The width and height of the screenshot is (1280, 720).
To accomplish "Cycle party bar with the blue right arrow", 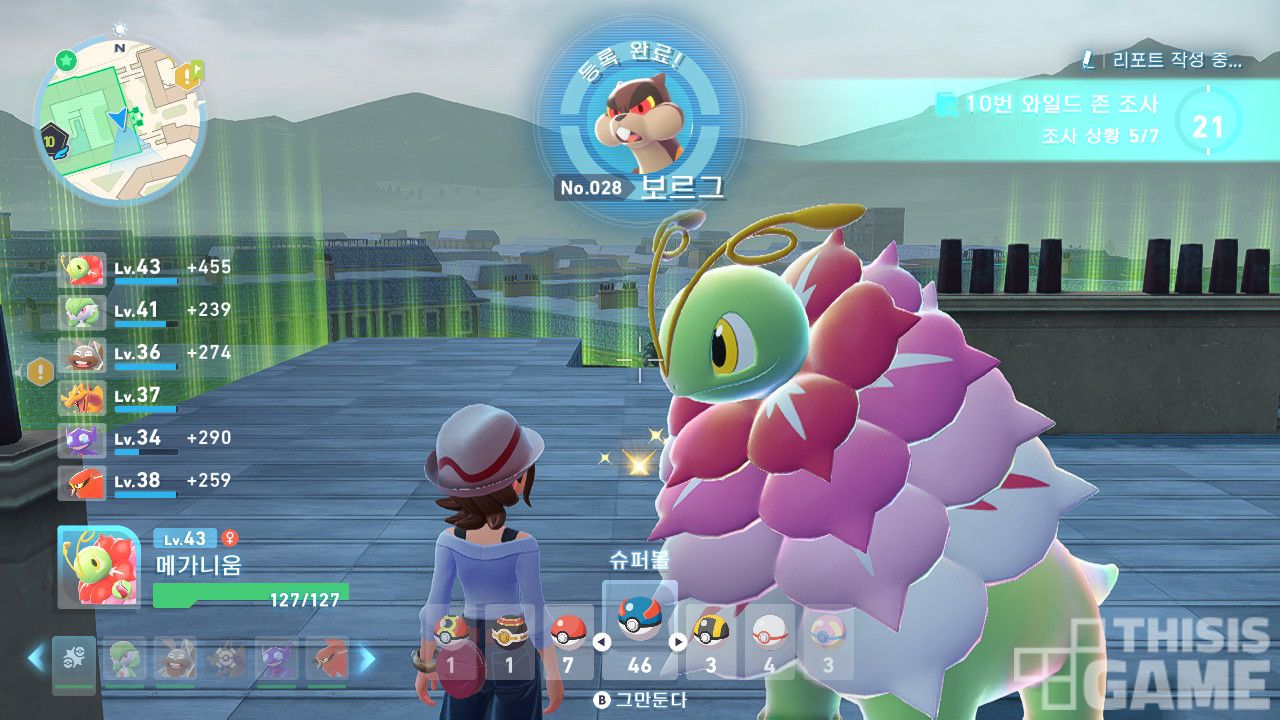I will click(367, 659).
